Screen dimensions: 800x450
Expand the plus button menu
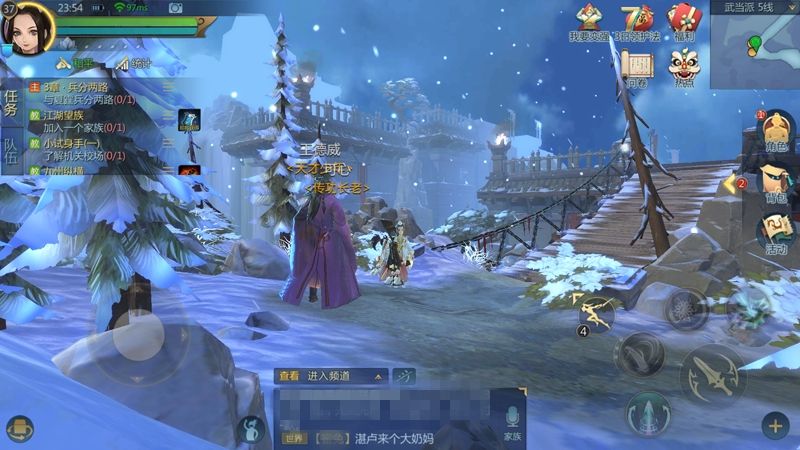[x=775, y=426]
